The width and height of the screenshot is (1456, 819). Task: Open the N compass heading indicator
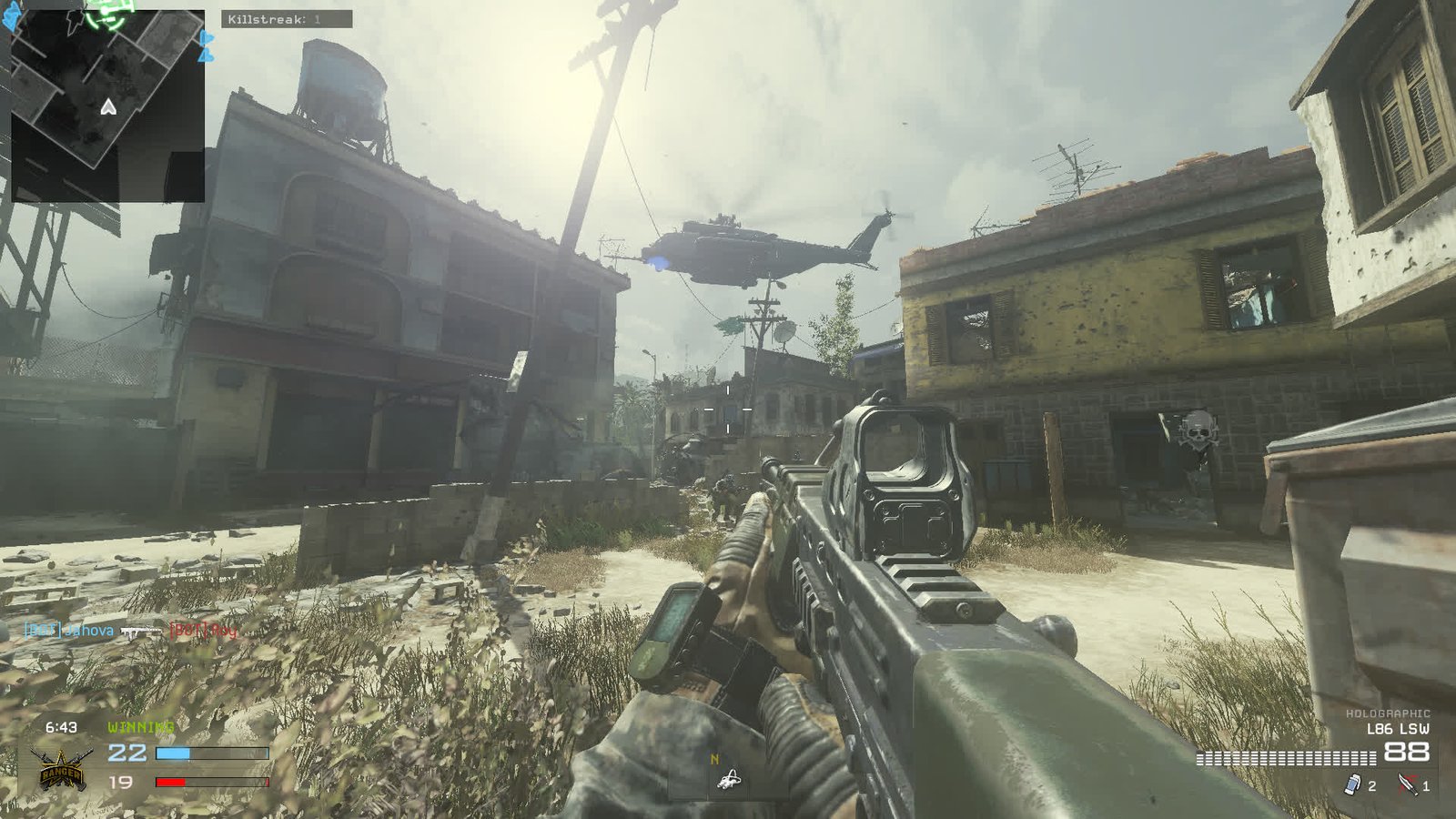[715, 756]
